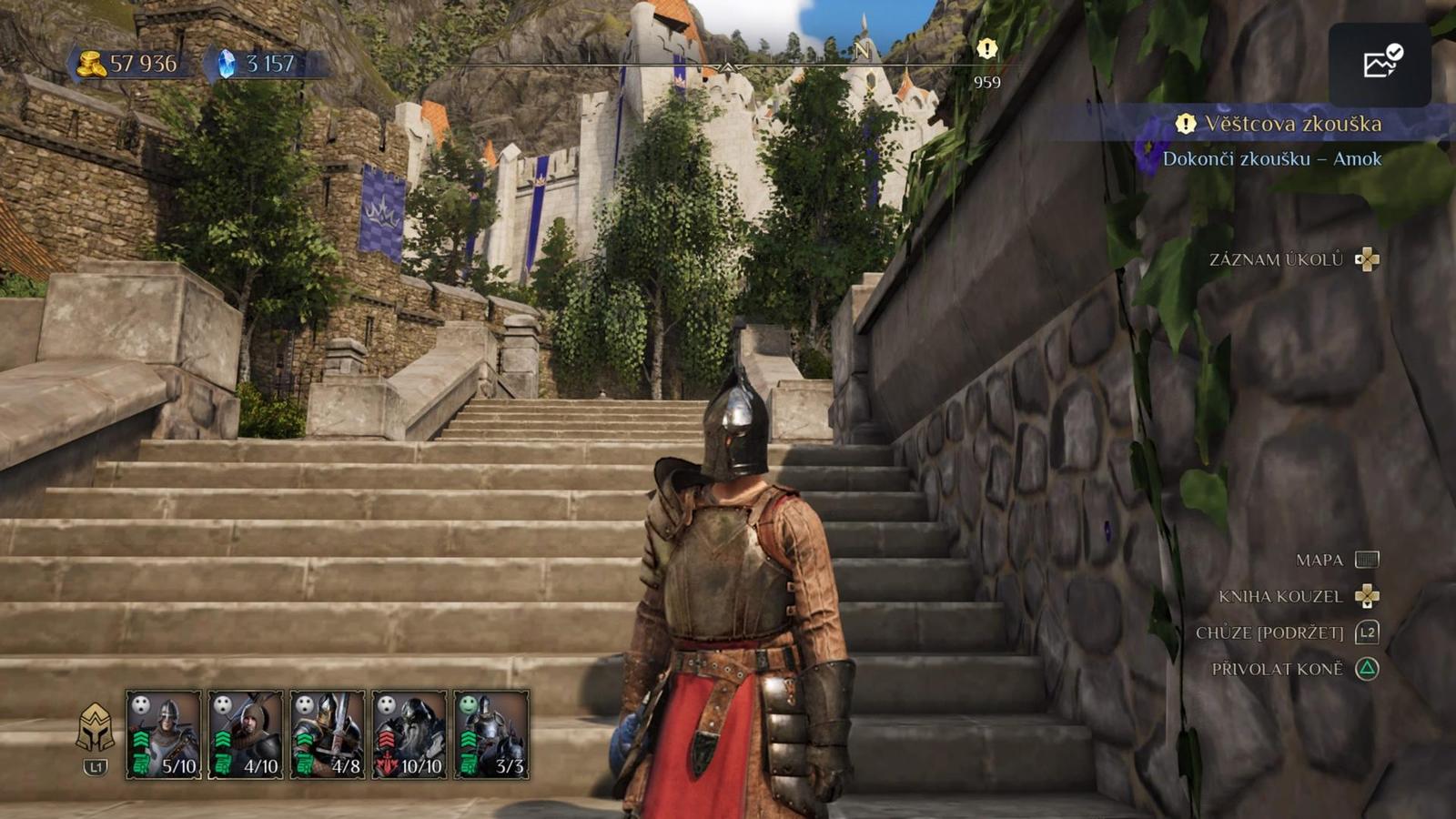Click the screenshot capture notification icon
Viewport: 1456px width, 819px height.
pyautogui.click(x=1380, y=62)
